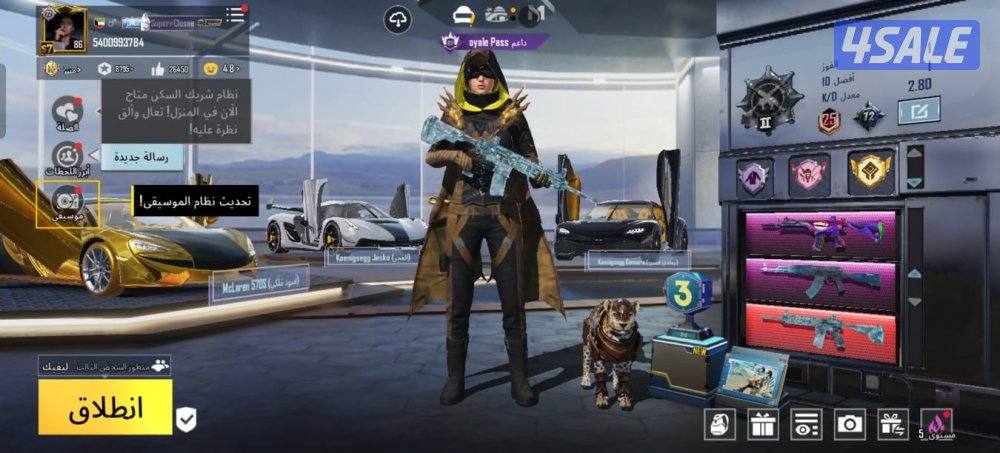The width and height of the screenshot is (1000, 453).
Task: Open the Royale Pass banner
Action: [495, 42]
